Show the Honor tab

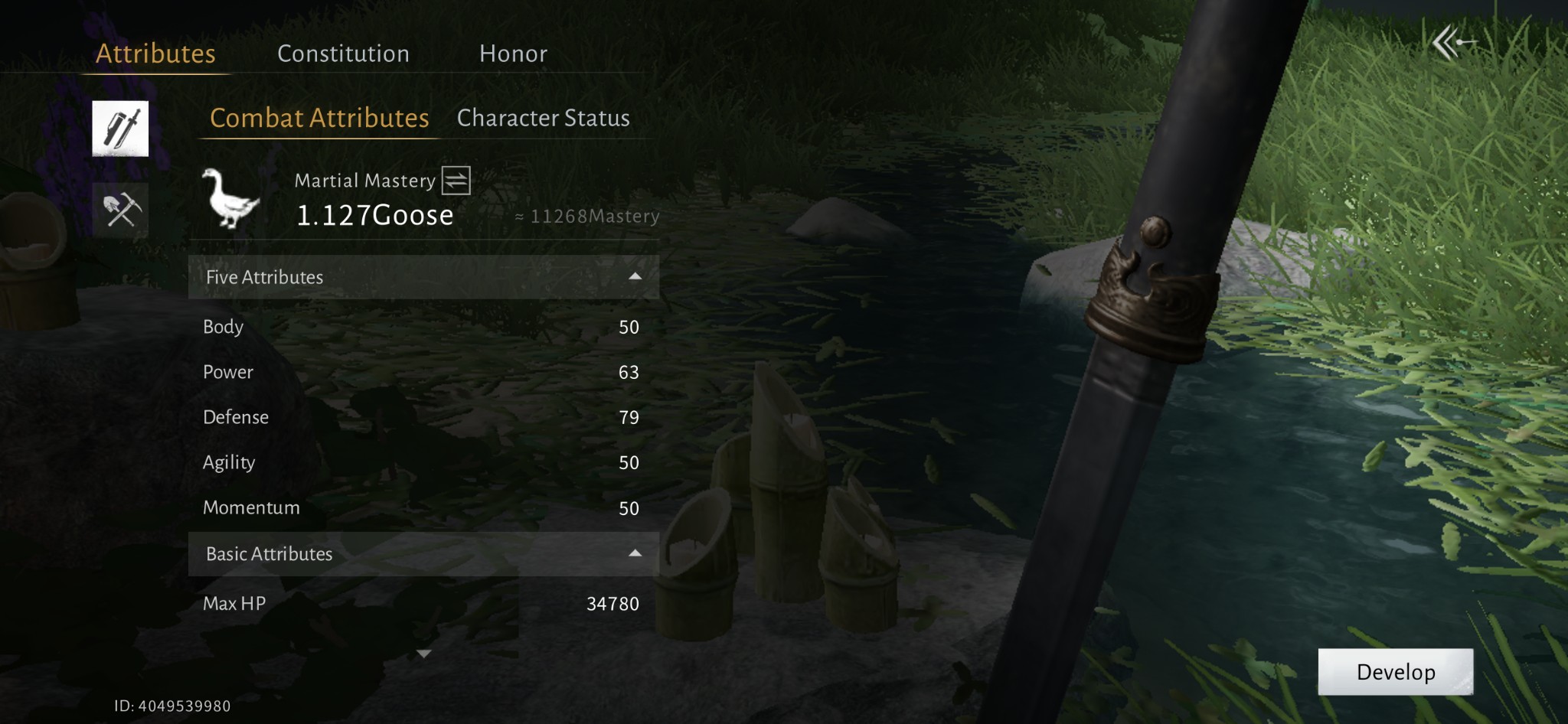click(513, 54)
